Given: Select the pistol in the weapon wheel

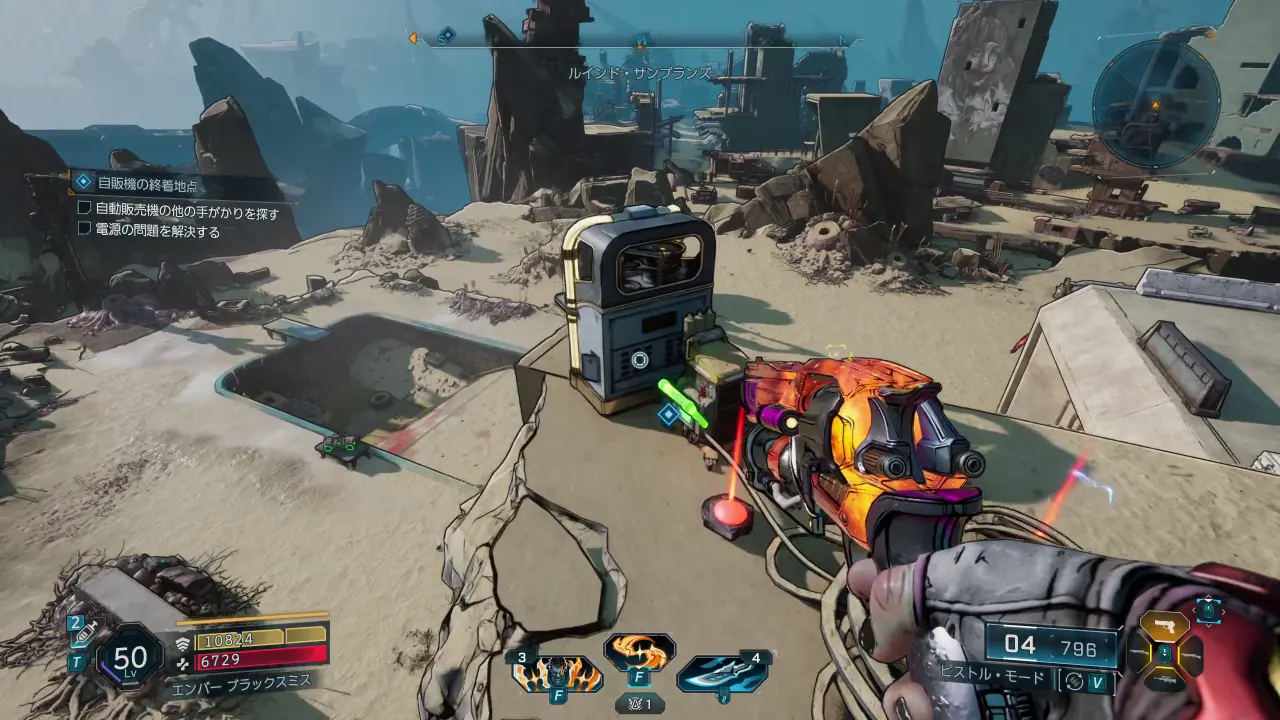Looking at the screenshot, I should point(1164,627).
